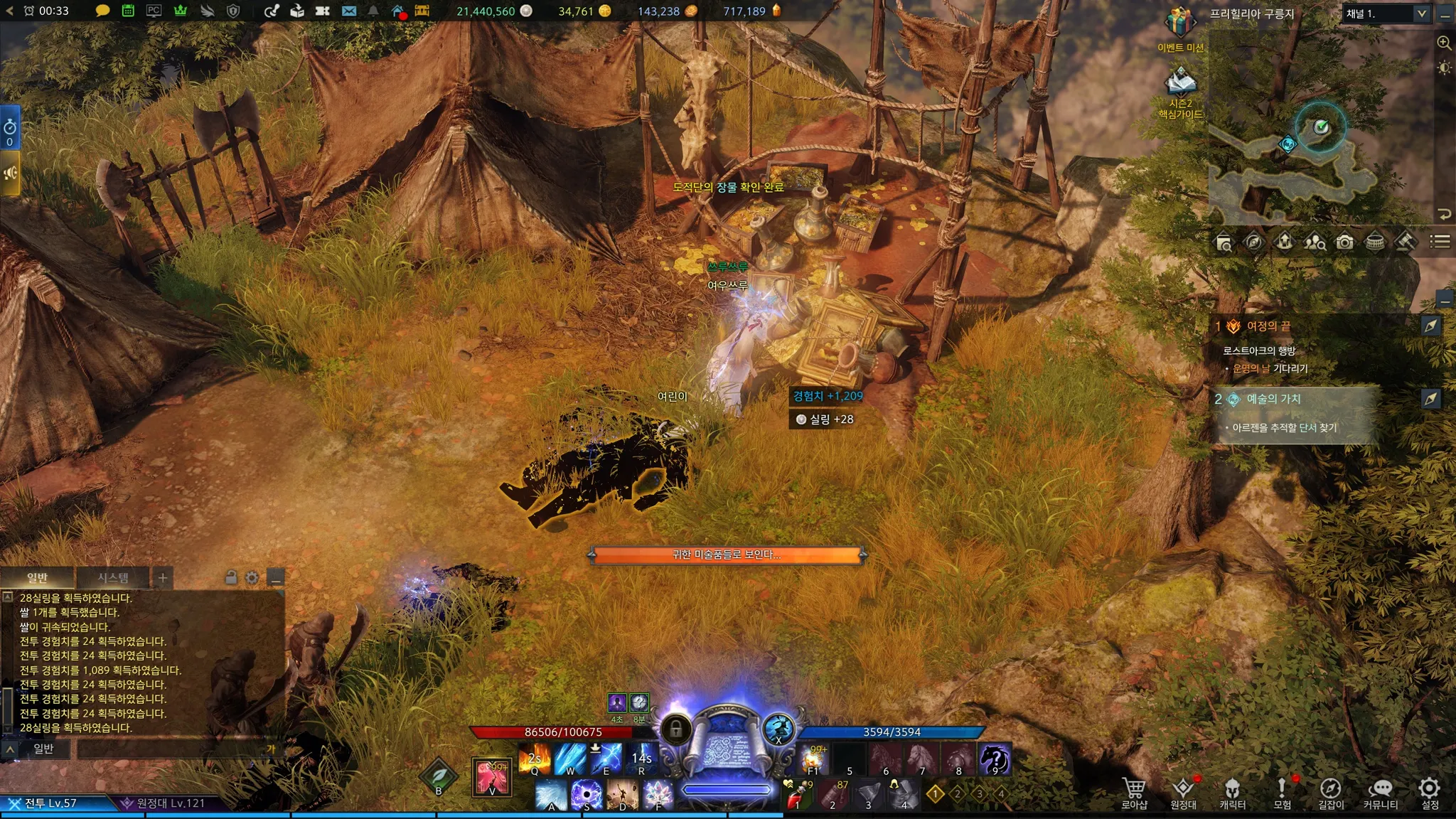Open the 이벤트 미션 gift icon
Screen dimensions: 1456x819
pos(1179,24)
